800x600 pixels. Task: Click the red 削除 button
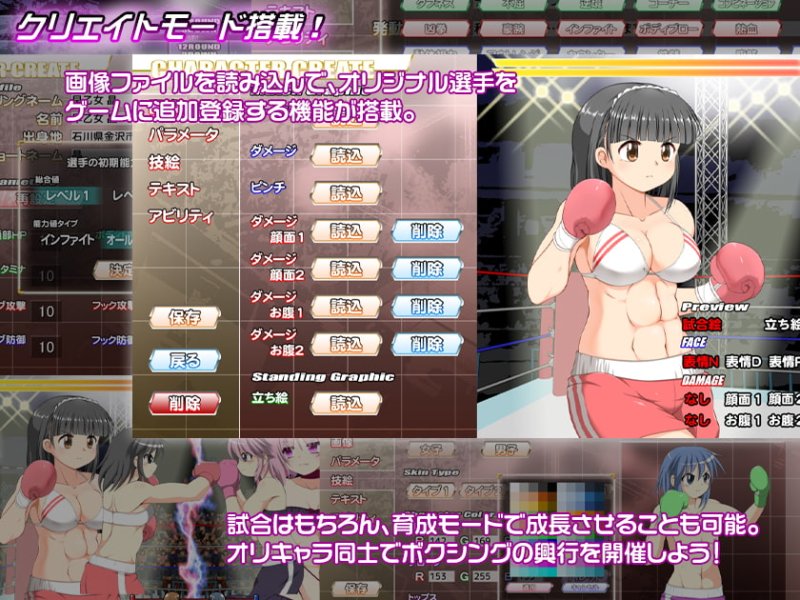click(x=184, y=403)
